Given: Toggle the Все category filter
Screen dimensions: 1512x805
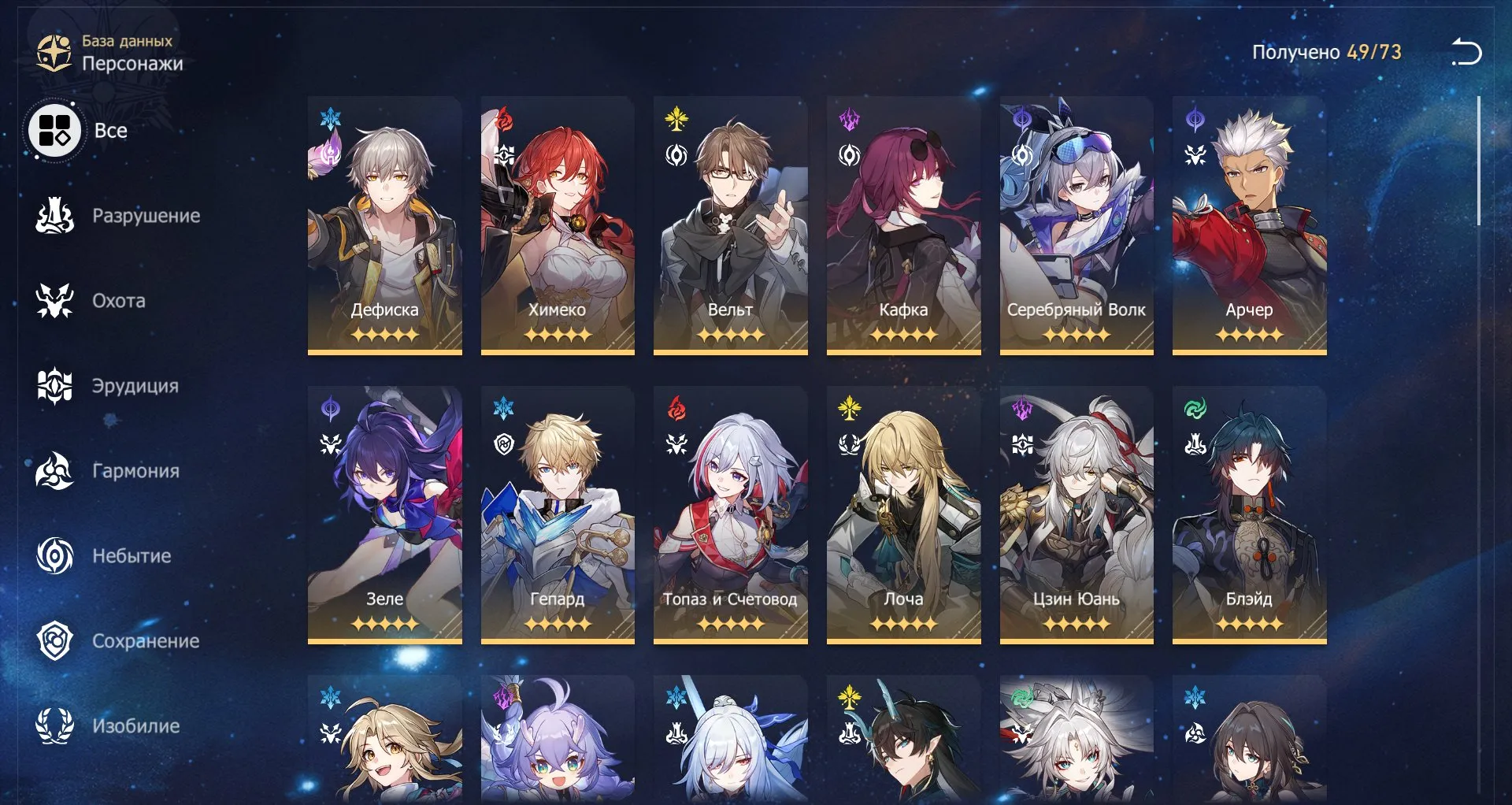Looking at the screenshot, I should [54, 131].
